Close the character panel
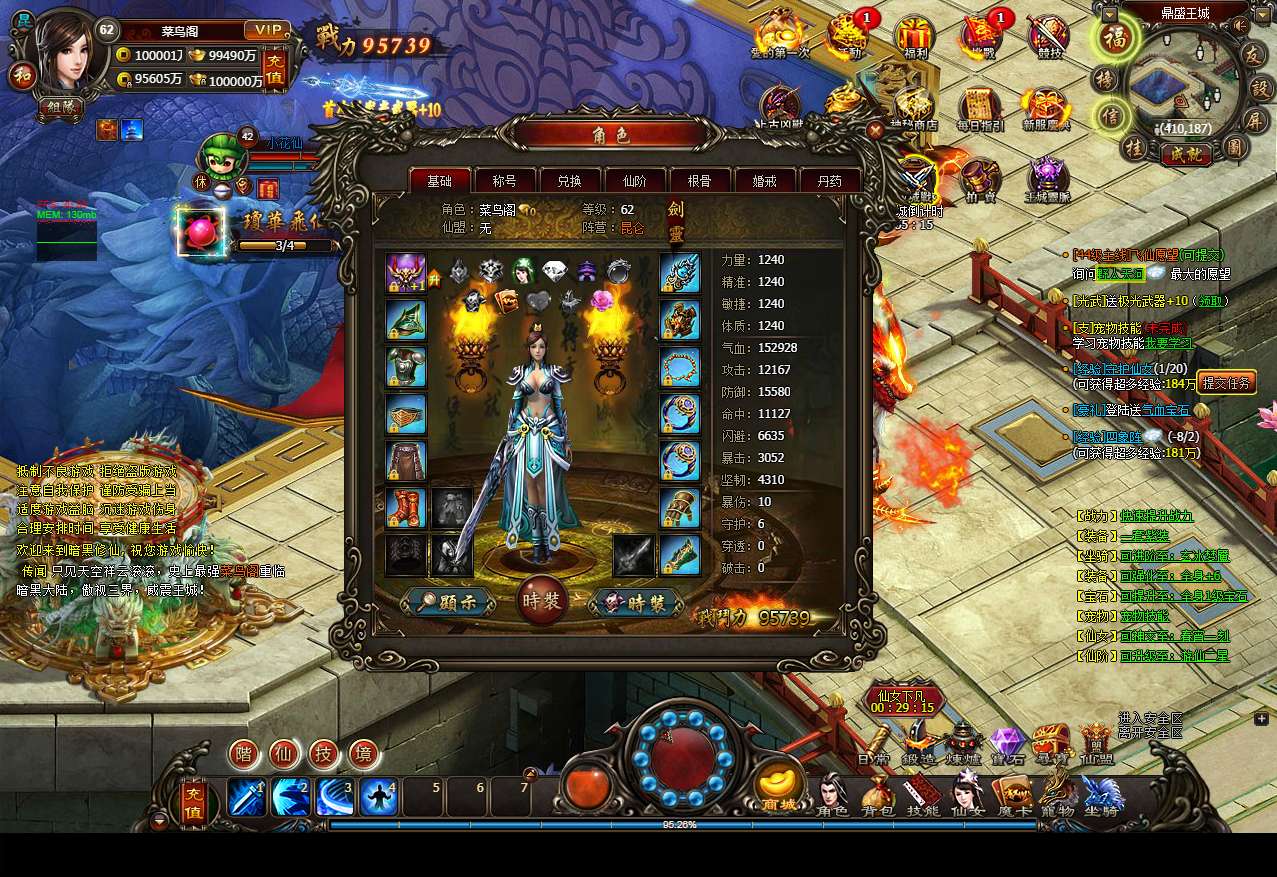 876,129
